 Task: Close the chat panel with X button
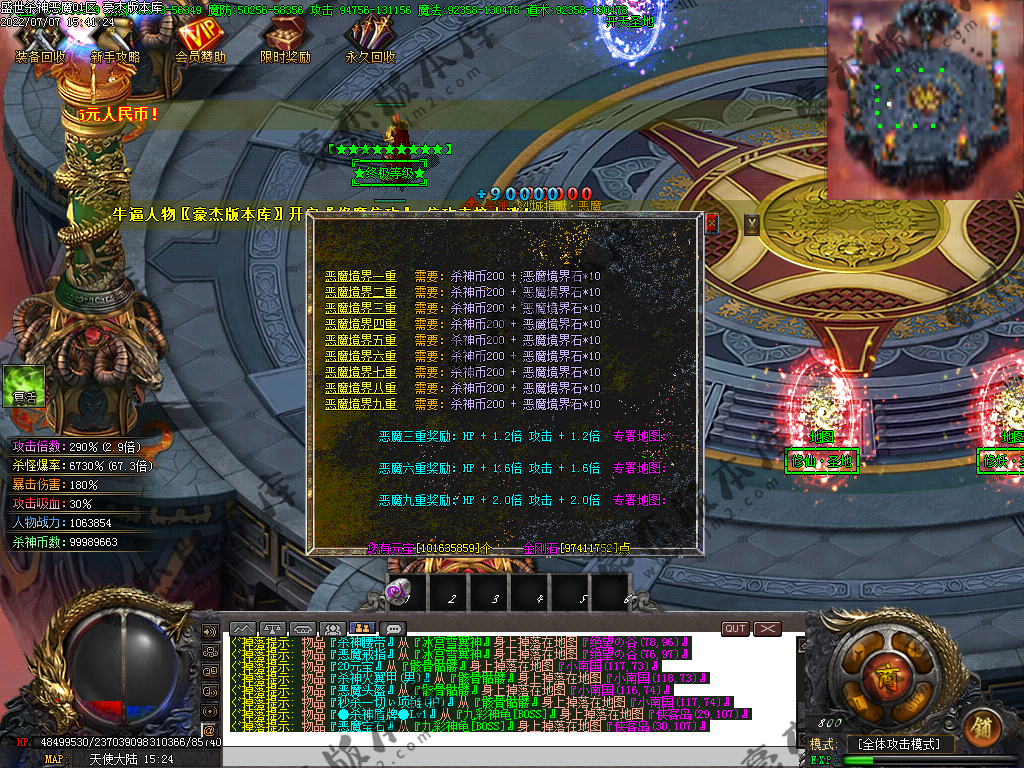767,628
